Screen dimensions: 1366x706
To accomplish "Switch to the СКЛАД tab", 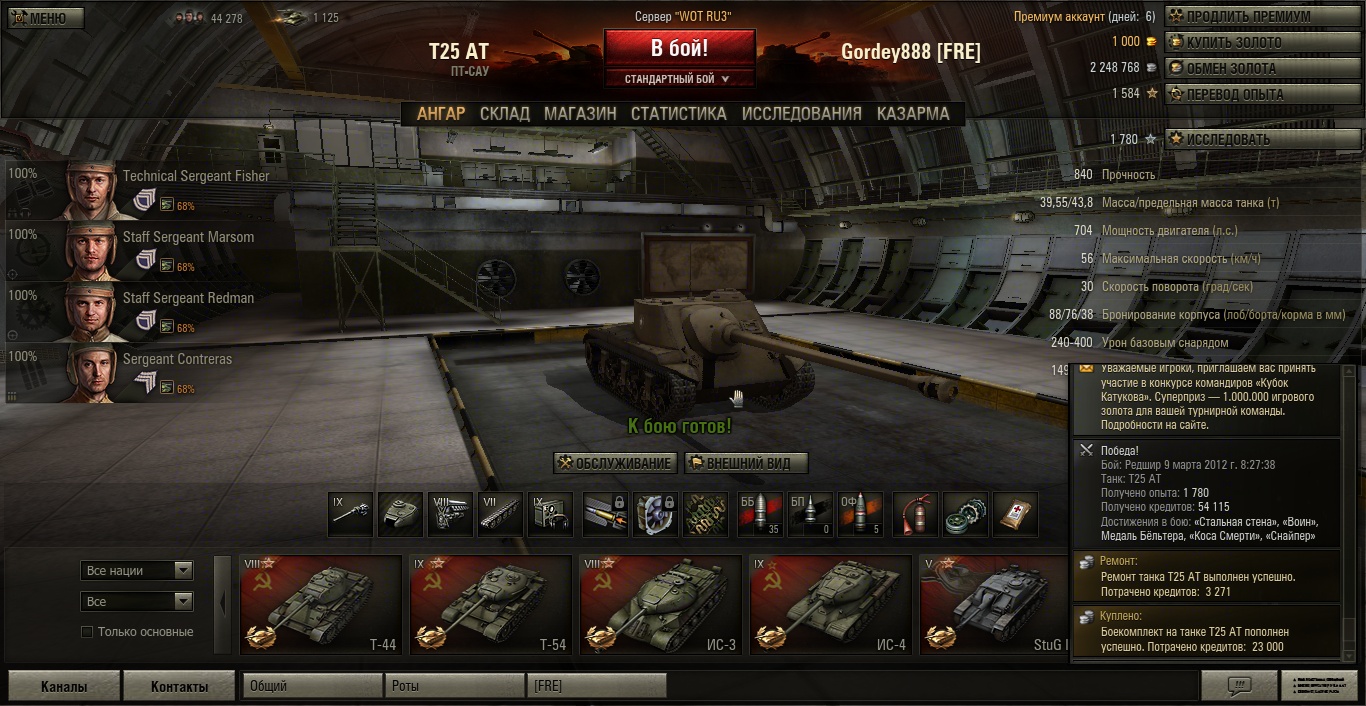I will (504, 114).
